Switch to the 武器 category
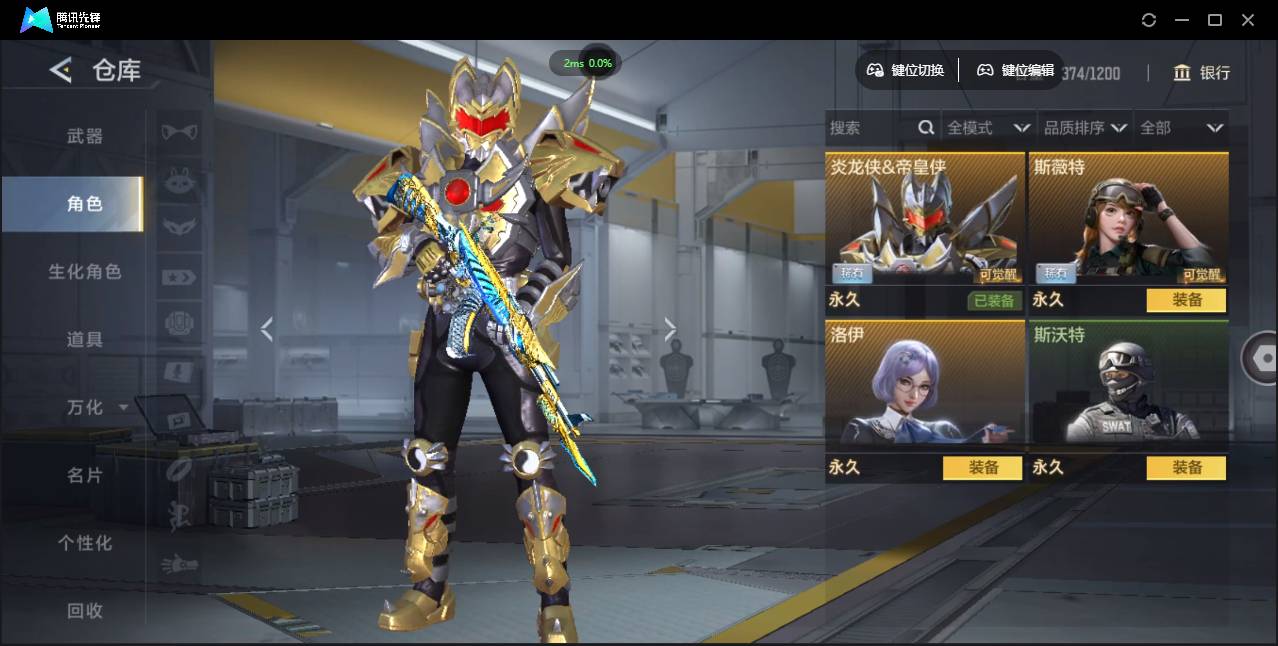Image resolution: width=1278 pixels, height=646 pixels. point(85,136)
